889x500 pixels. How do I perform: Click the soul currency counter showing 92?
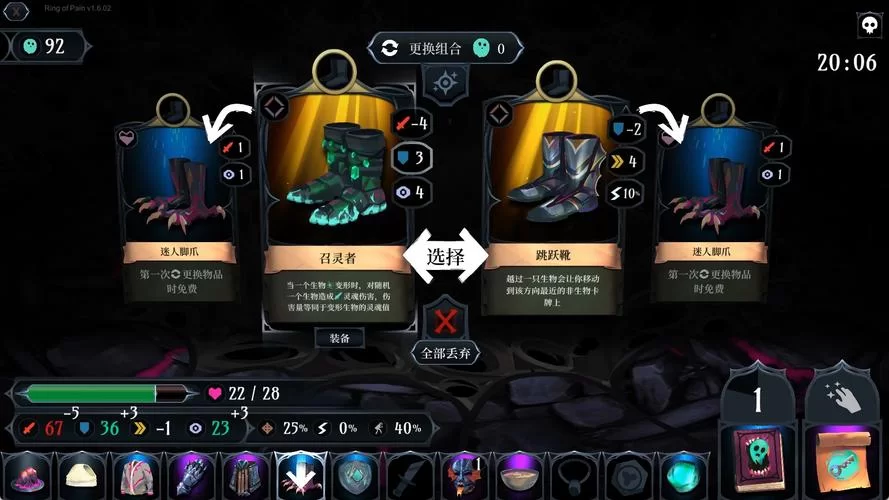[x=45, y=46]
